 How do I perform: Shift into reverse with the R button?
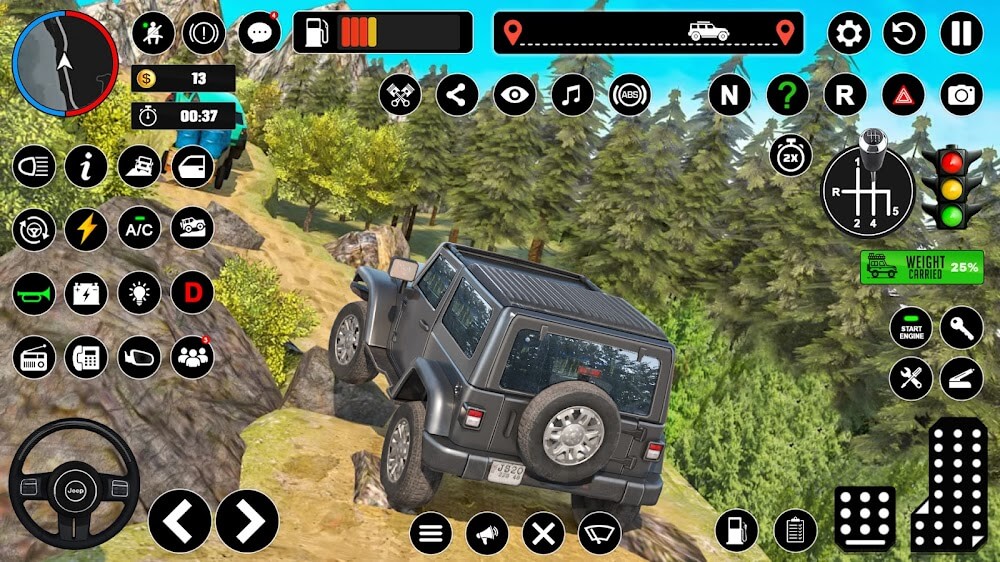(845, 95)
